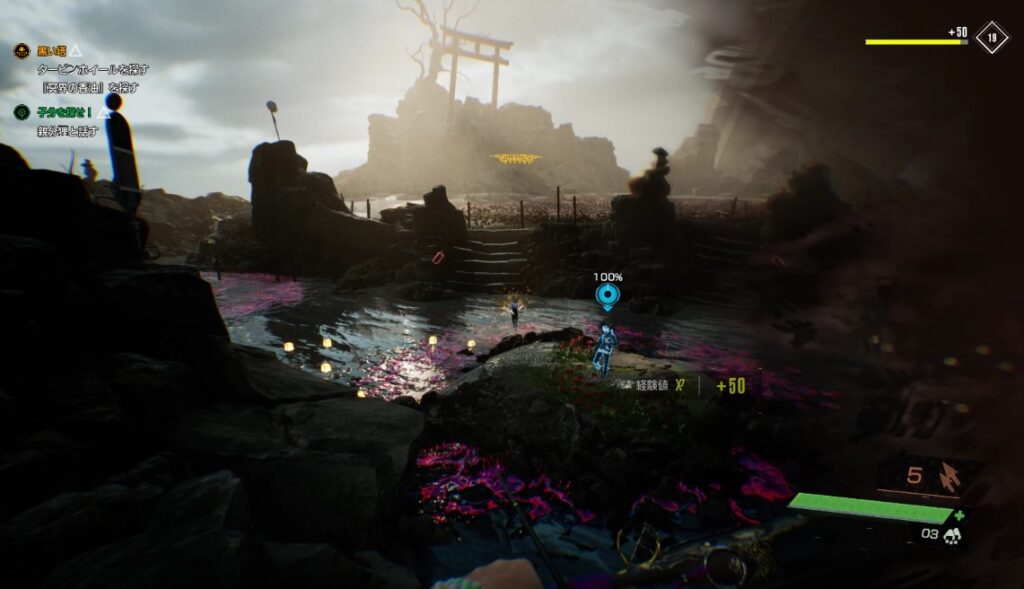Select the green side quest tracker icon
1024x589 pixels.
[21, 112]
